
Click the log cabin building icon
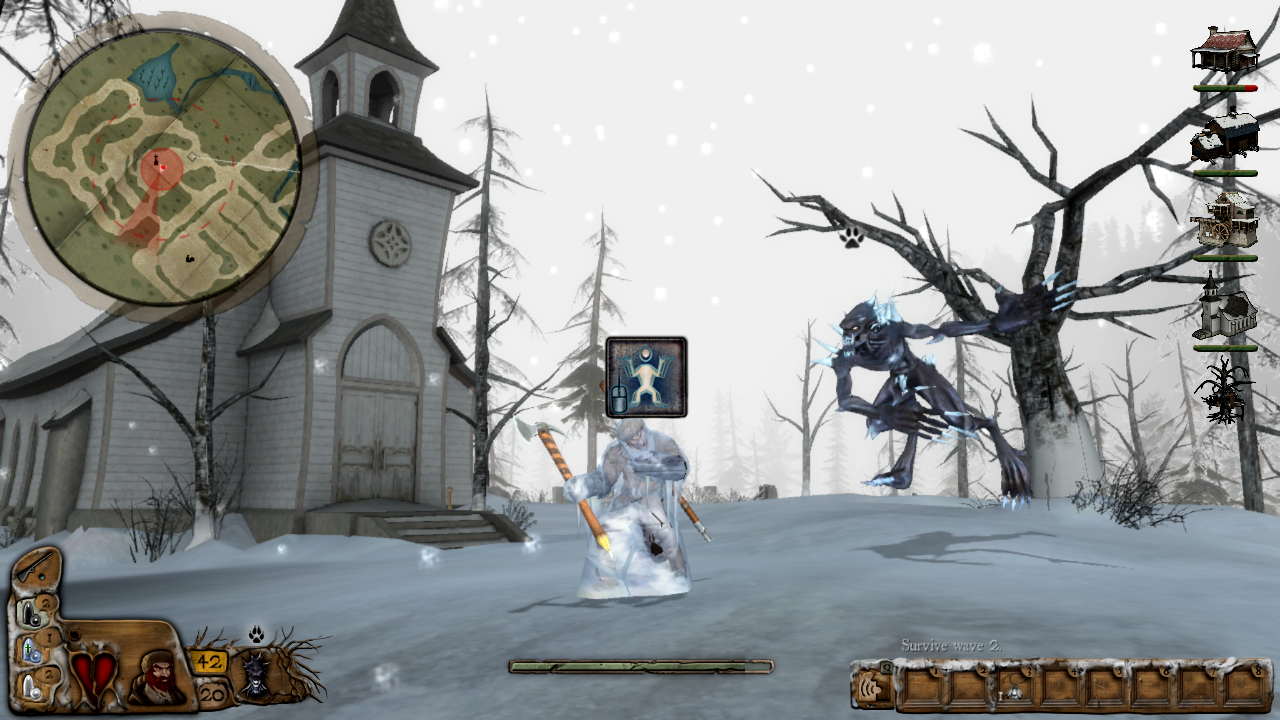pos(1224,50)
